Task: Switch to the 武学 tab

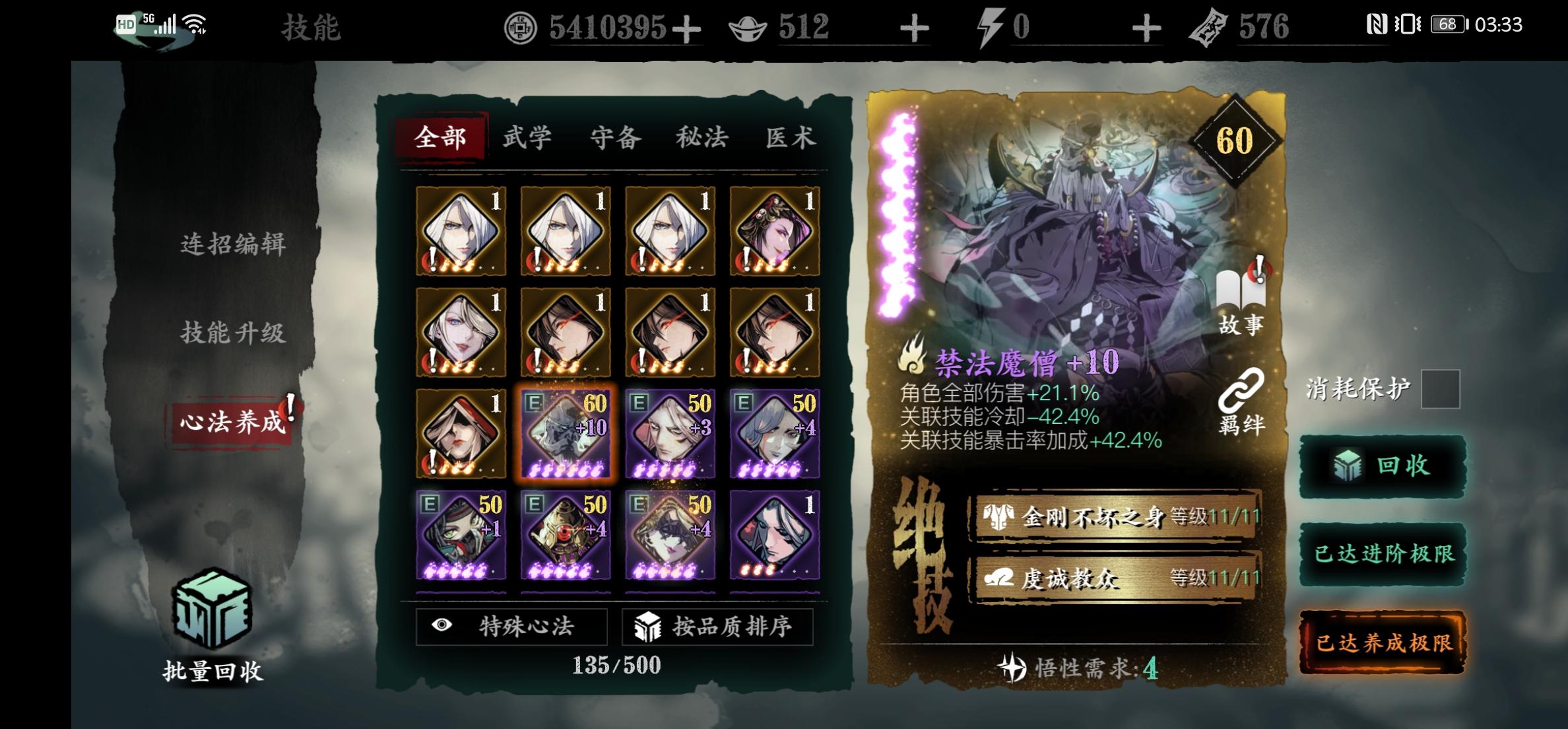Action: [528, 137]
